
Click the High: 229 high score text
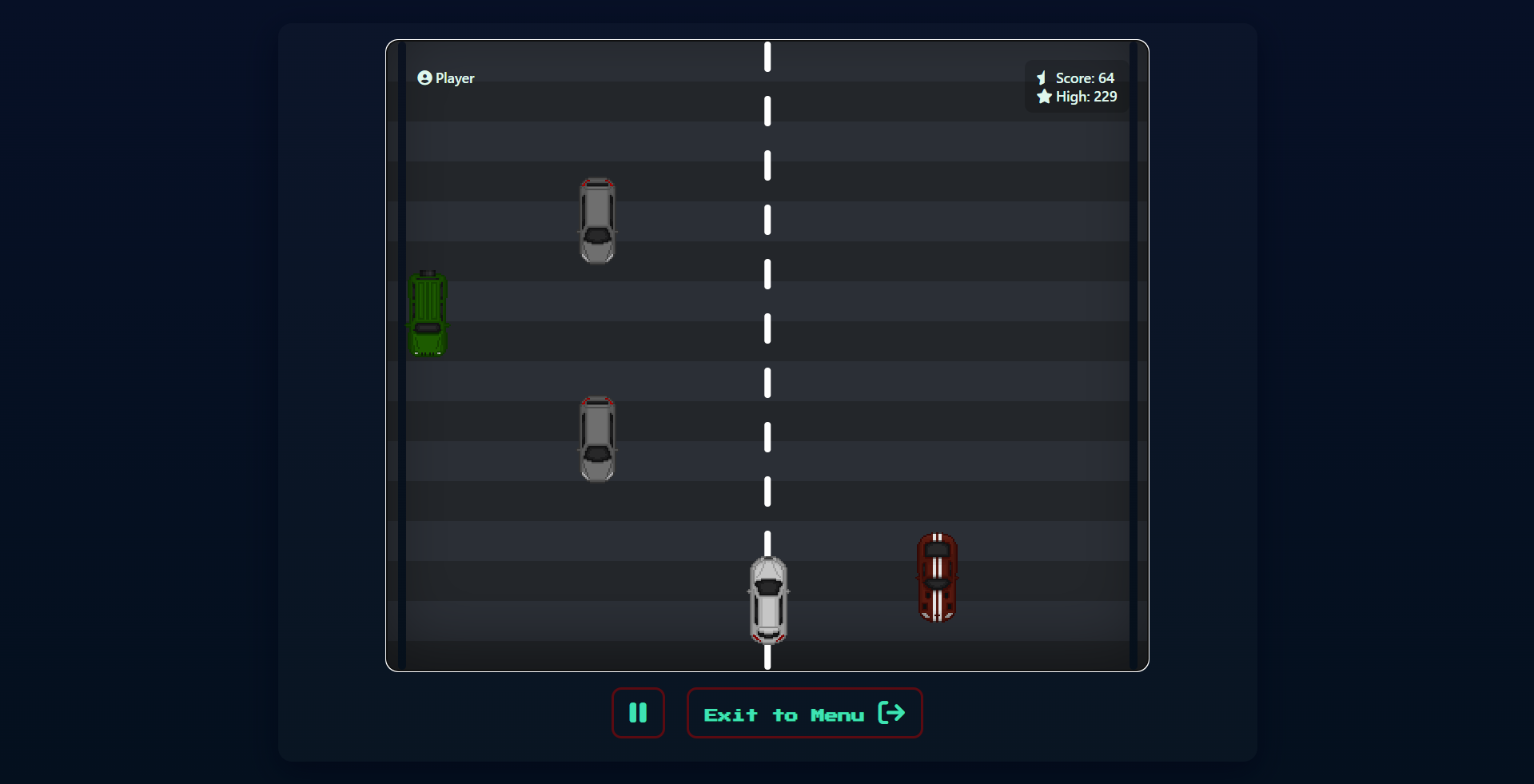coord(1086,97)
